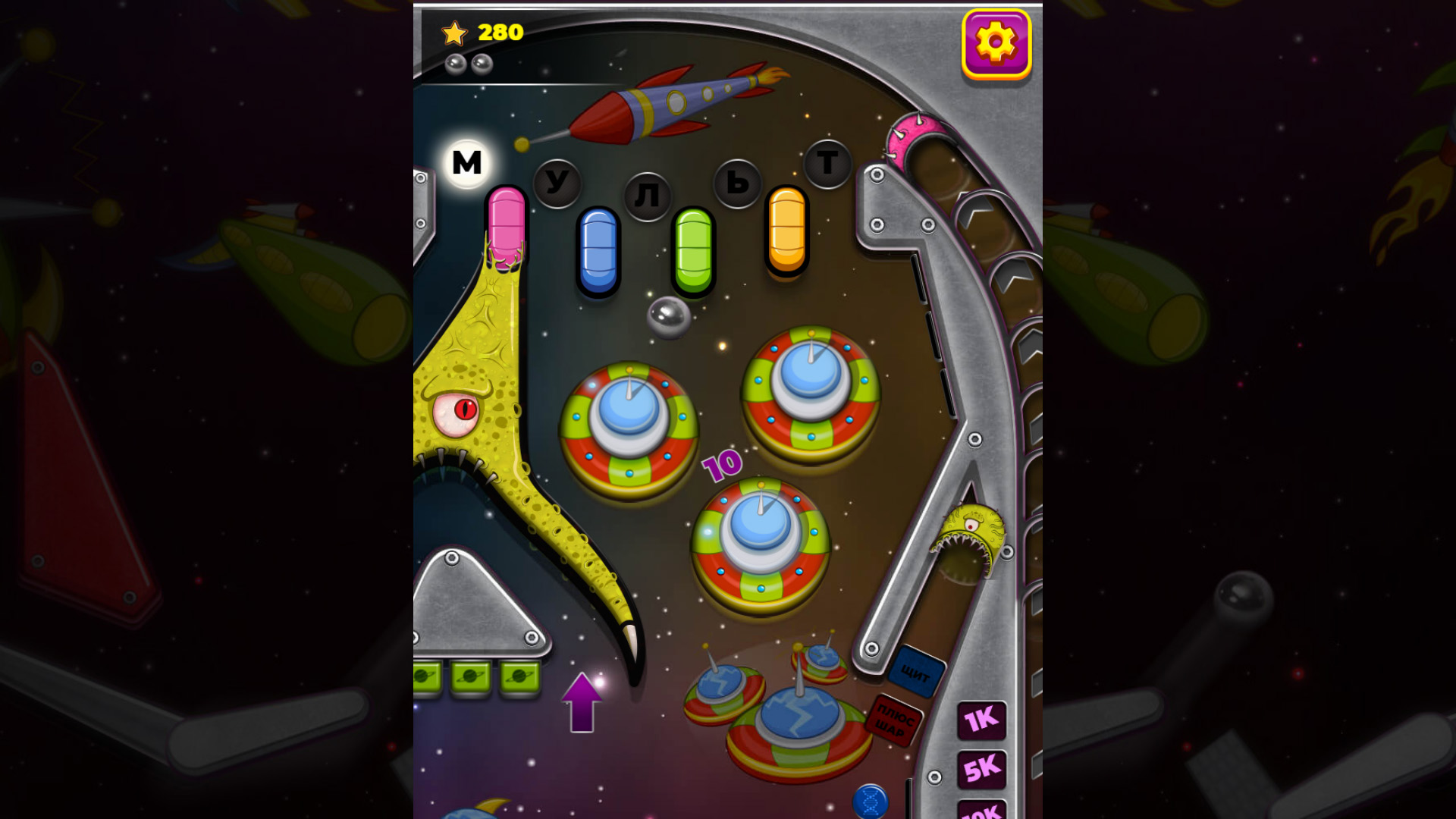Hit the green capsule bumper
The width and height of the screenshot is (1456, 819).
[694, 250]
